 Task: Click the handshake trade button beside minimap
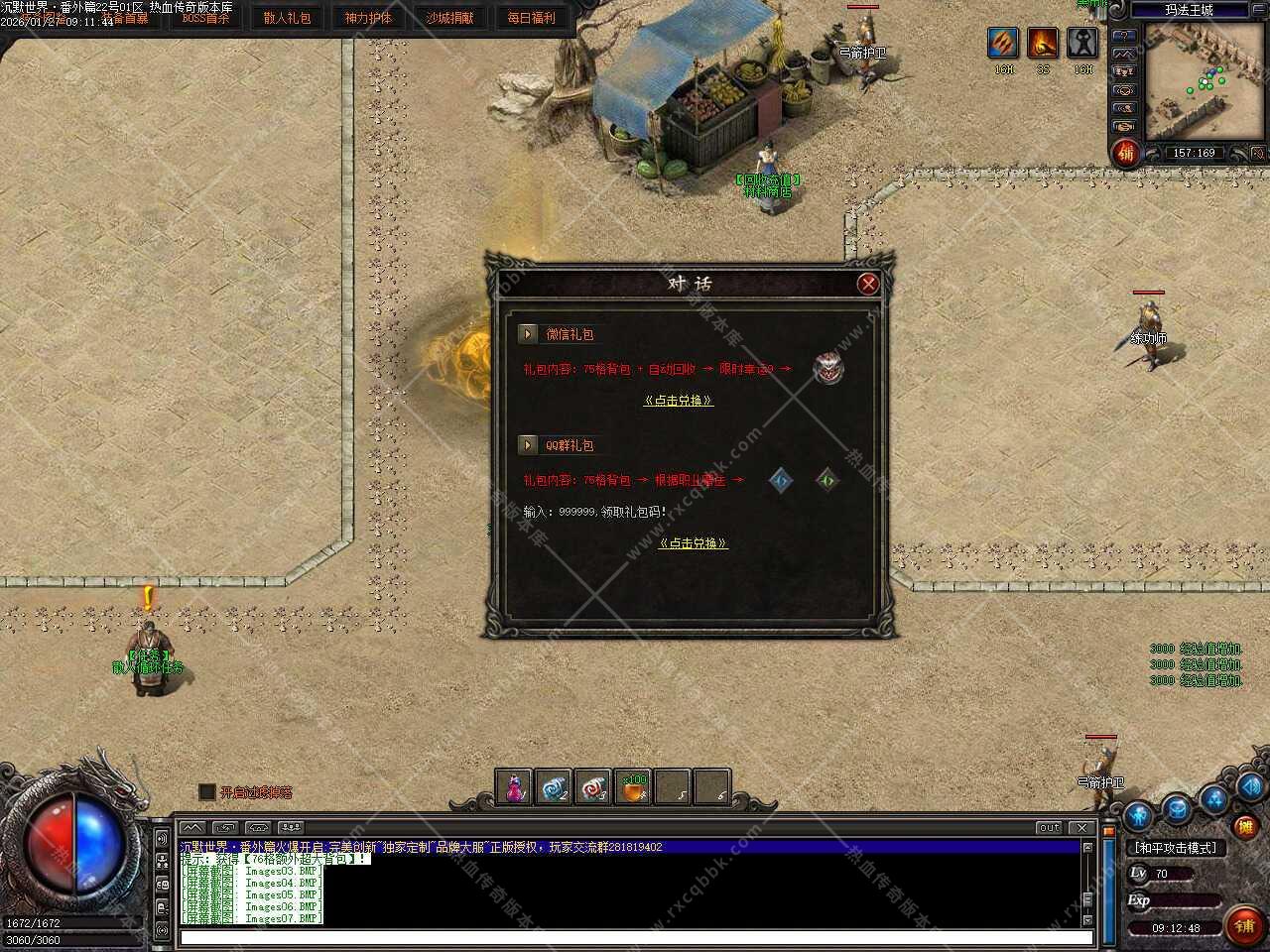[1123, 126]
